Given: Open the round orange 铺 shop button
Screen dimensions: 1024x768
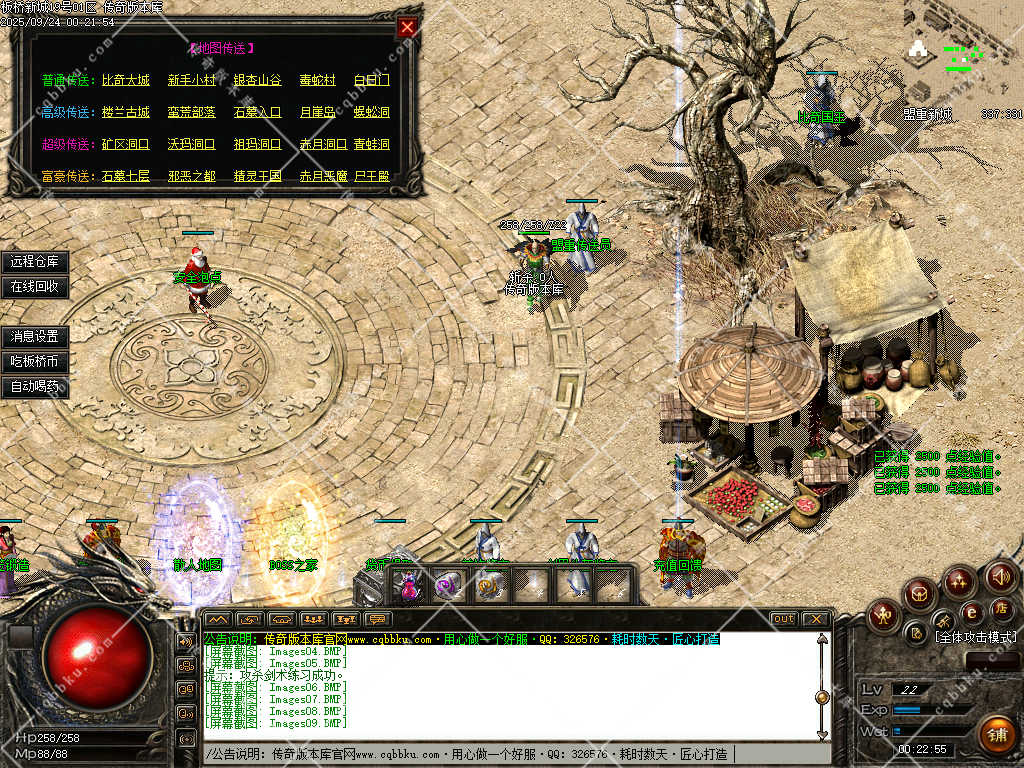Looking at the screenshot, I should pos(996,735).
